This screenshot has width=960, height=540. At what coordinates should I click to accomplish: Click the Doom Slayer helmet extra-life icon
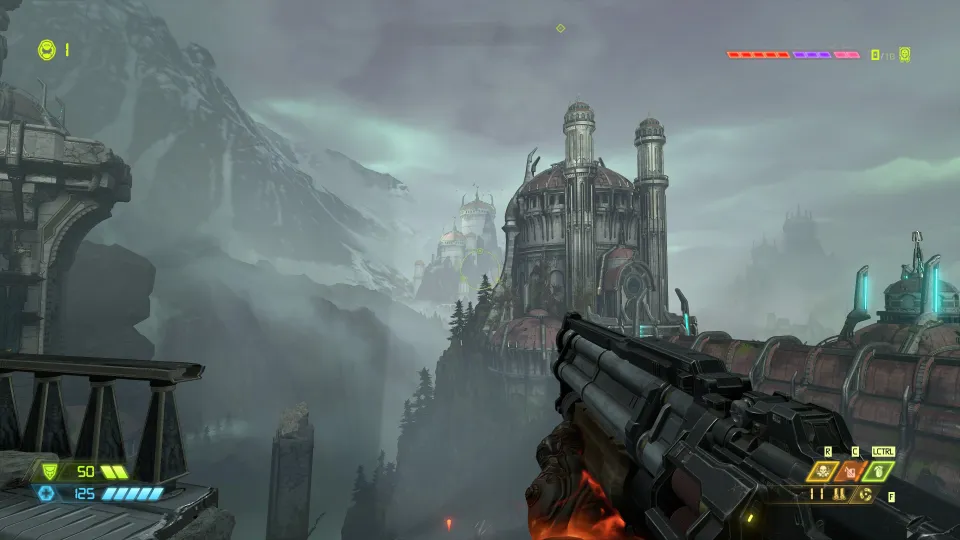tap(47, 48)
